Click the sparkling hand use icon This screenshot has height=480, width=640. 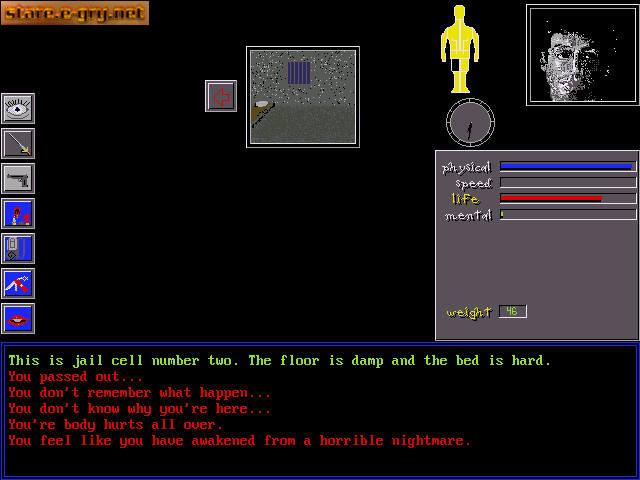coord(18,283)
